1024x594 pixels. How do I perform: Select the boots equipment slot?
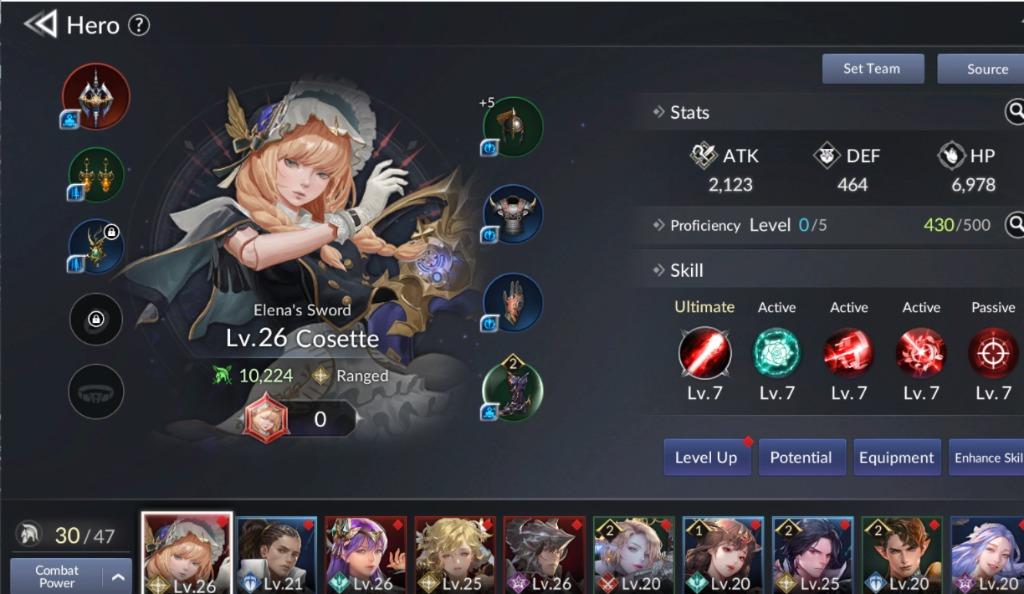pyautogui.click(x=512, y=391)
